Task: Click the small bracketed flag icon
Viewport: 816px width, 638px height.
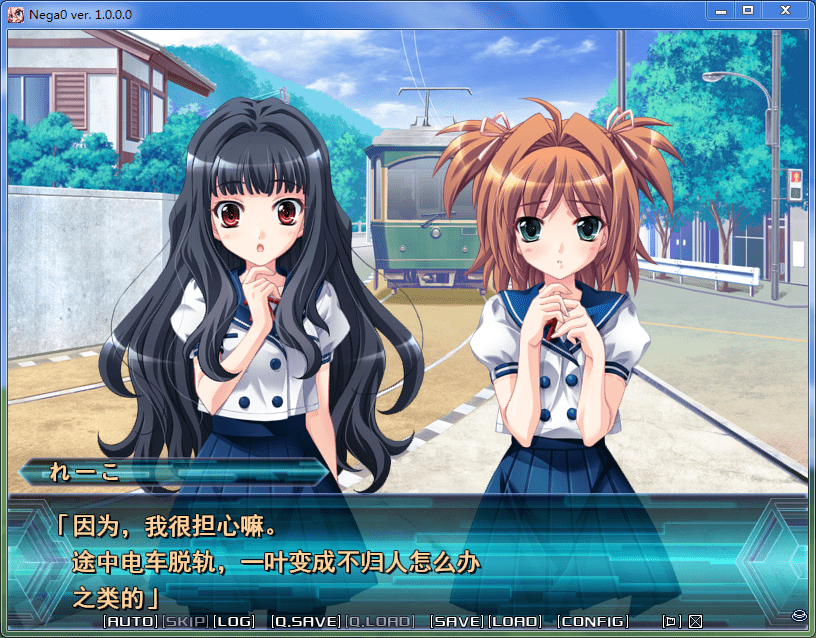Action: point(672,621)
